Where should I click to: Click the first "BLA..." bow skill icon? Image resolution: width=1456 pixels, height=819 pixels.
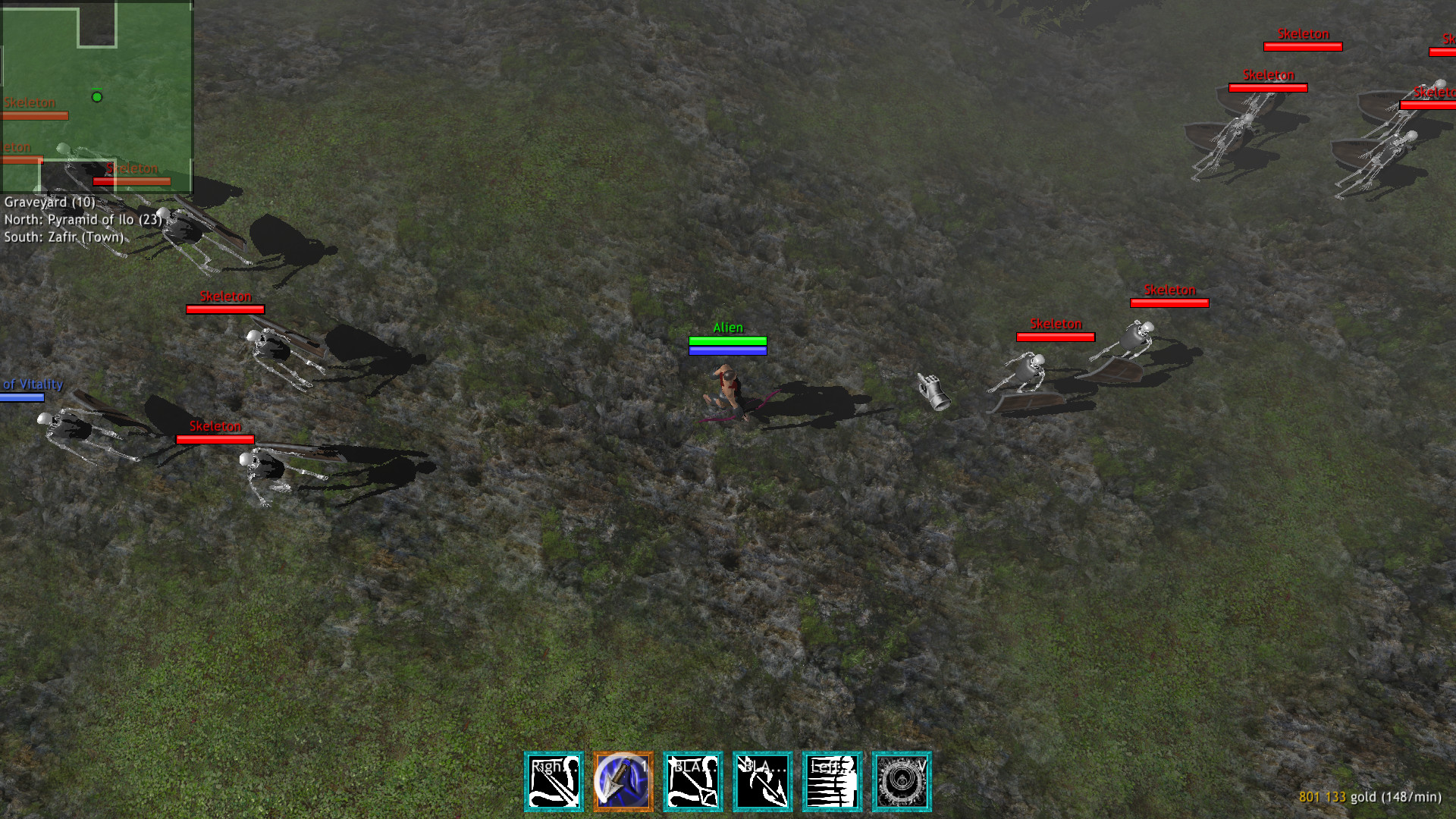coord(691,781)
